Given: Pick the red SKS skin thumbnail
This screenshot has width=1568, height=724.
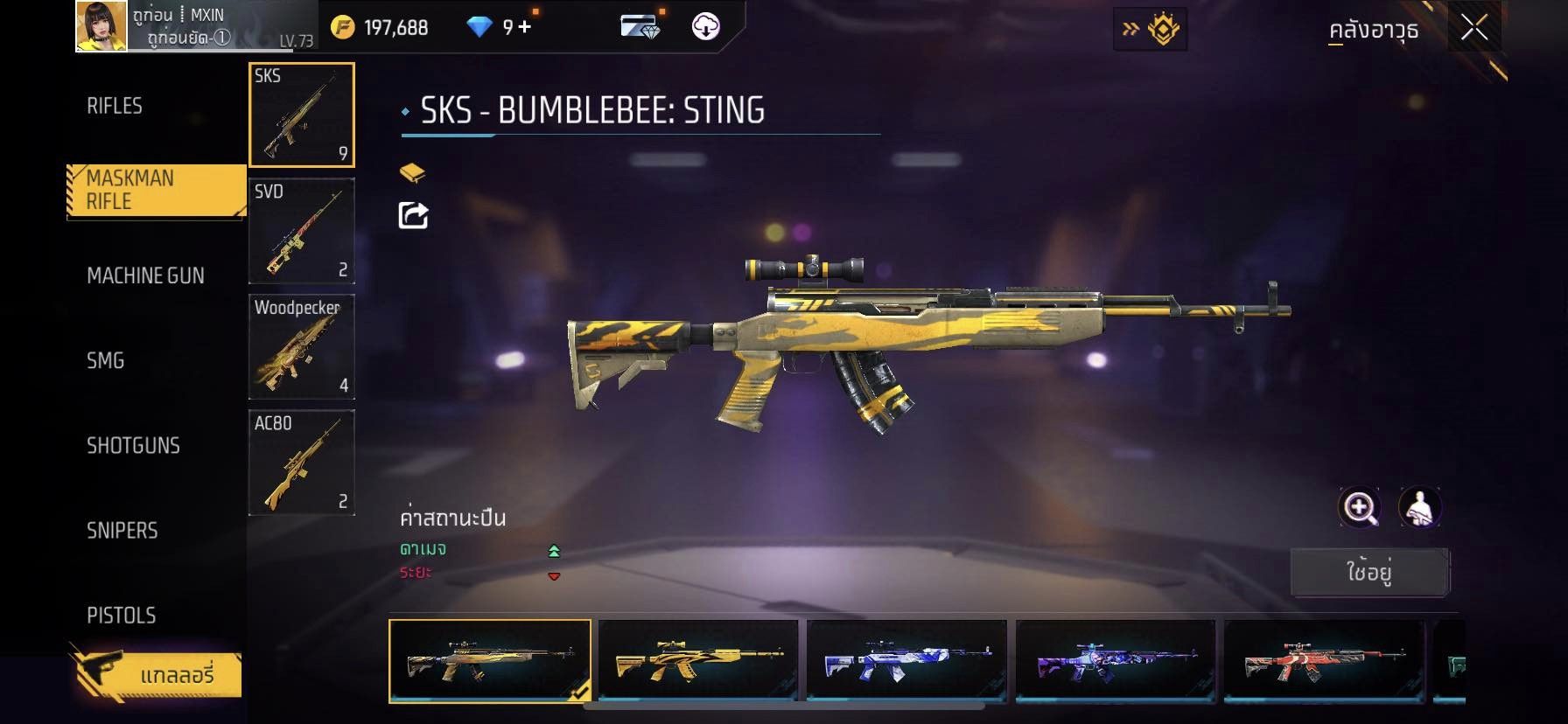Looking at the screenshot, I should 1324,660.
